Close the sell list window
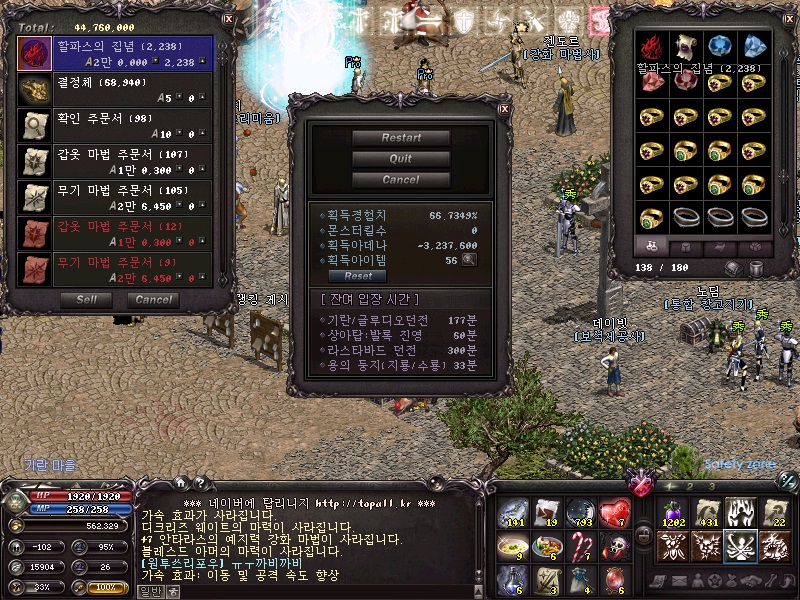Viewport: 800px width, 600px height. 227,18
